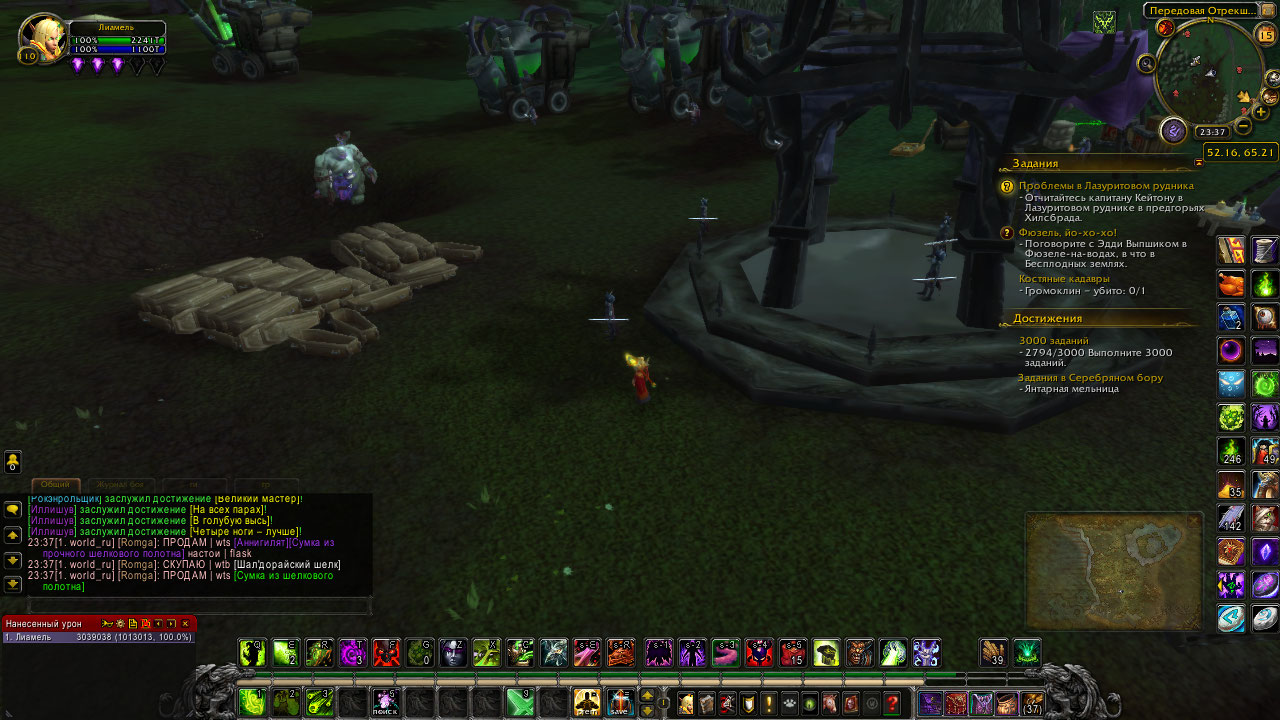The width and height of the screenshot is (1280, 720).
Task: Close the "Нанесенный урон" damage meter window
Action: 185,624
